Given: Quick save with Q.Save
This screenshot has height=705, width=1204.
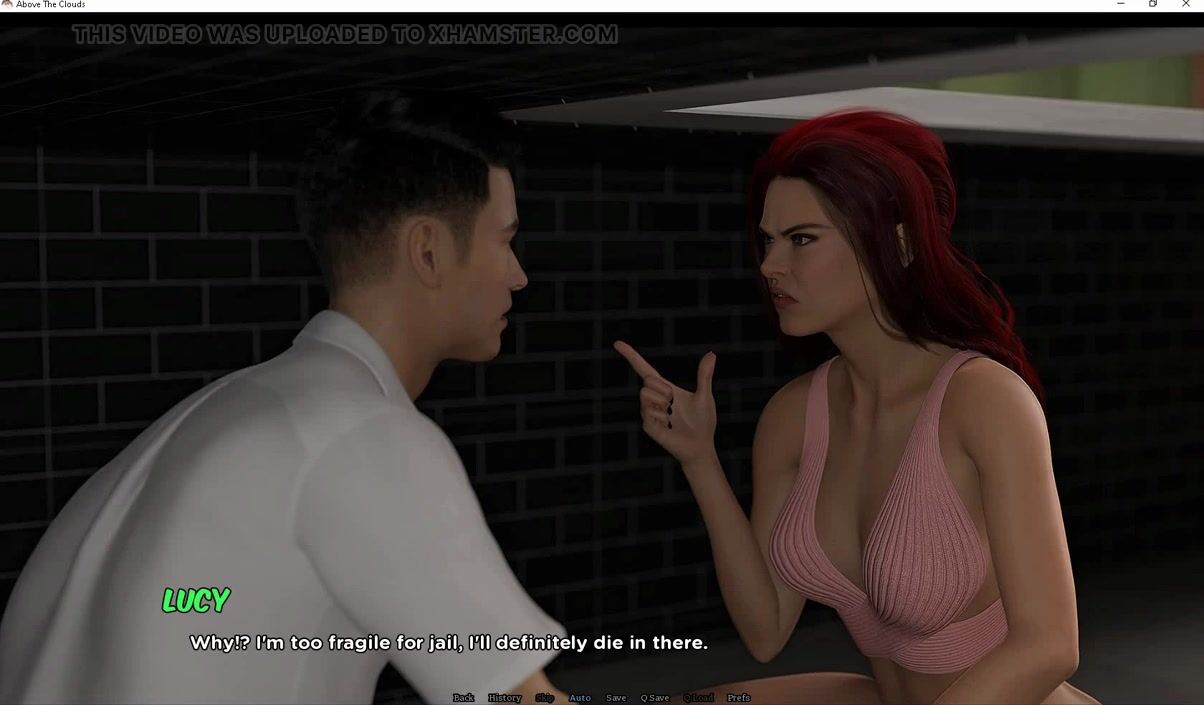Looking at the screenshot, I should (655, 698).
